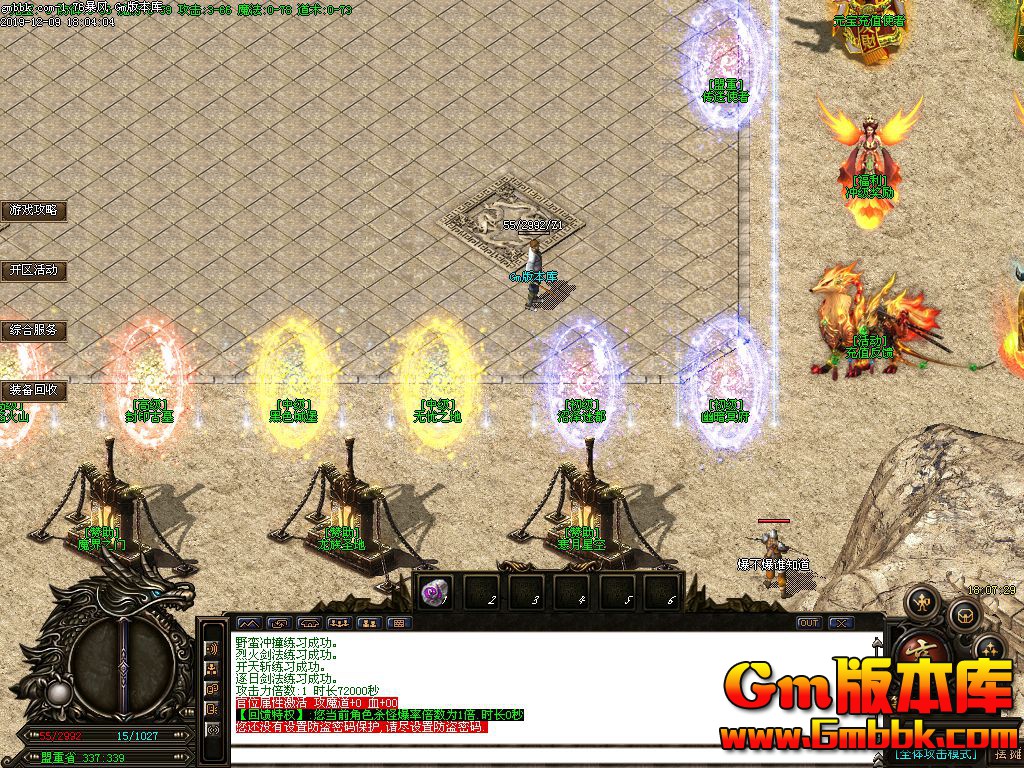Click the mountain-shaped button above chat
Image resolution: width=1024 pixels, height=768 pixels.
point(247,623)
